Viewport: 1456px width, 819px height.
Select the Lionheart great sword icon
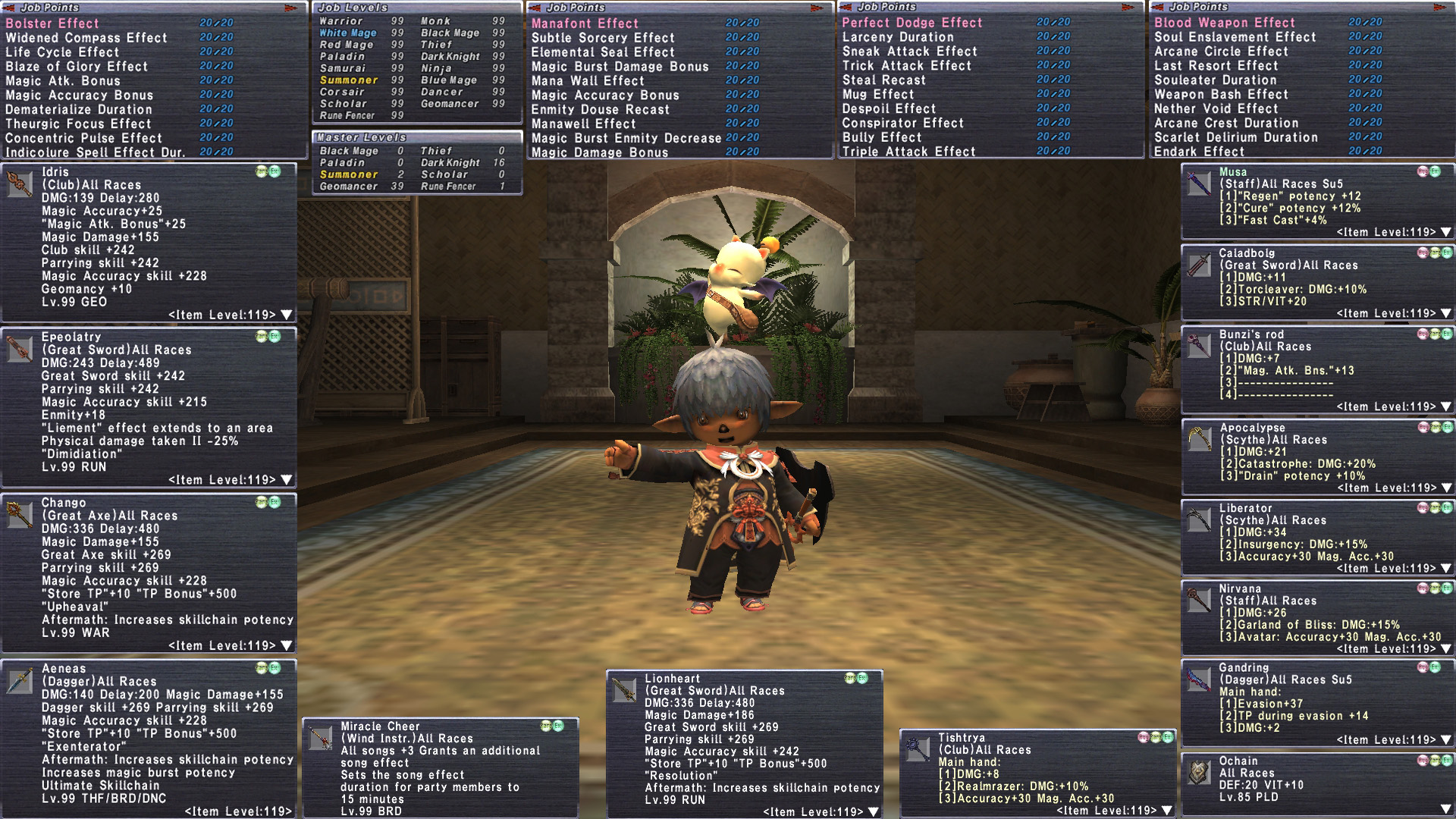click(624, 690)
